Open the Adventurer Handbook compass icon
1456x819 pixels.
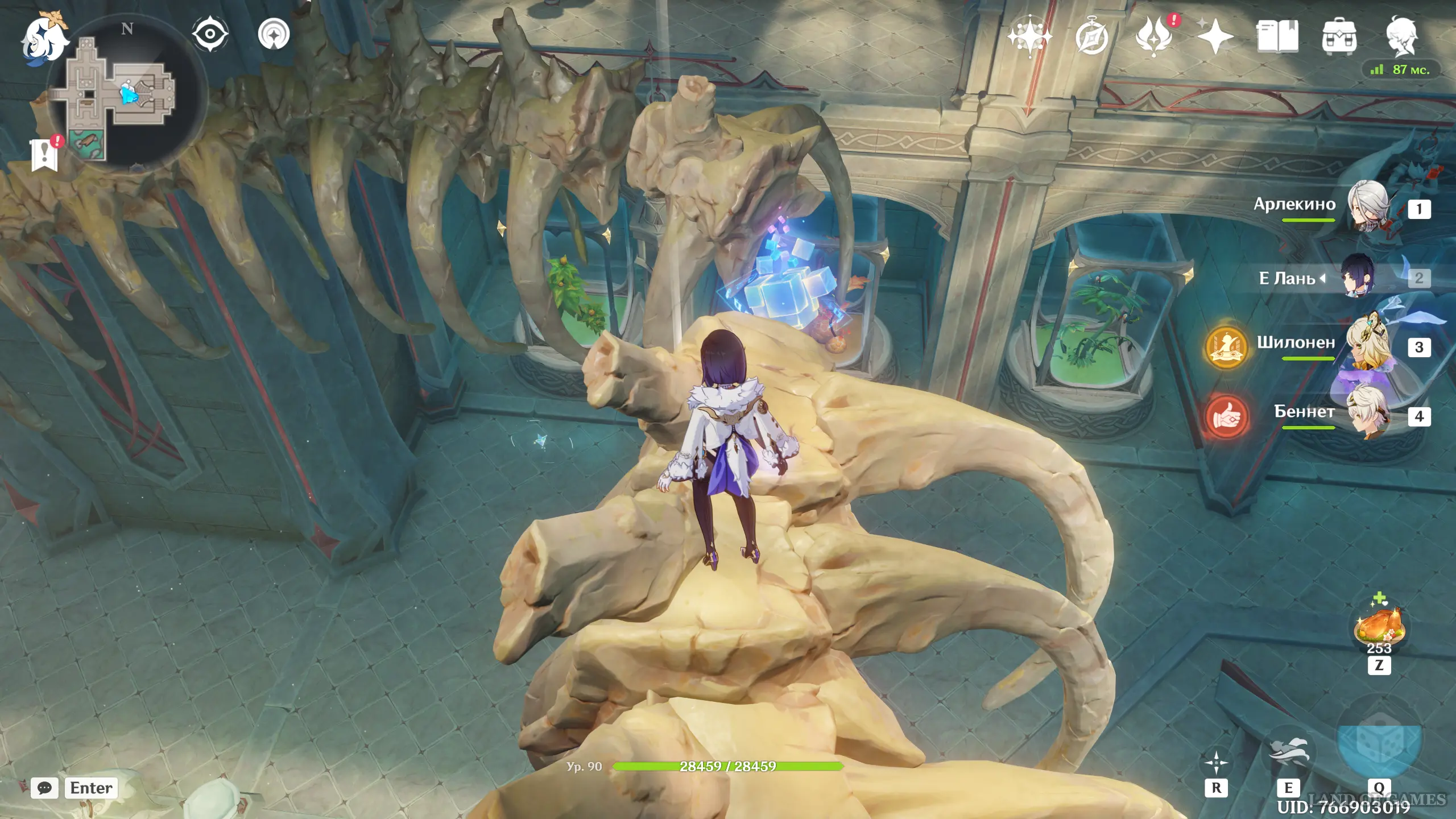tap(1091, 38)
